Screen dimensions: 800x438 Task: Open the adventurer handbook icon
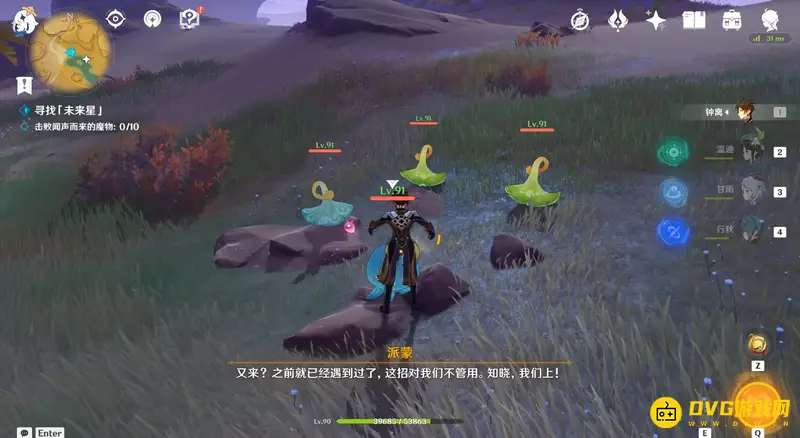693,20
